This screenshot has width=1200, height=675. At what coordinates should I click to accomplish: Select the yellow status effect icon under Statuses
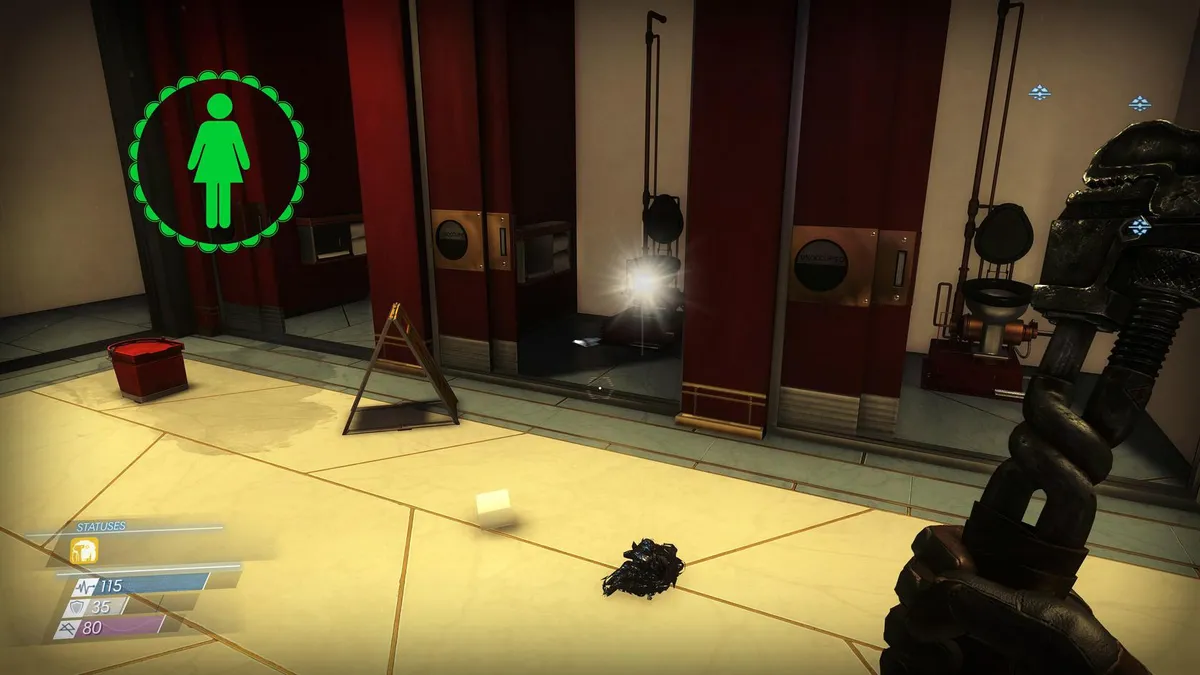pos(82,551)
